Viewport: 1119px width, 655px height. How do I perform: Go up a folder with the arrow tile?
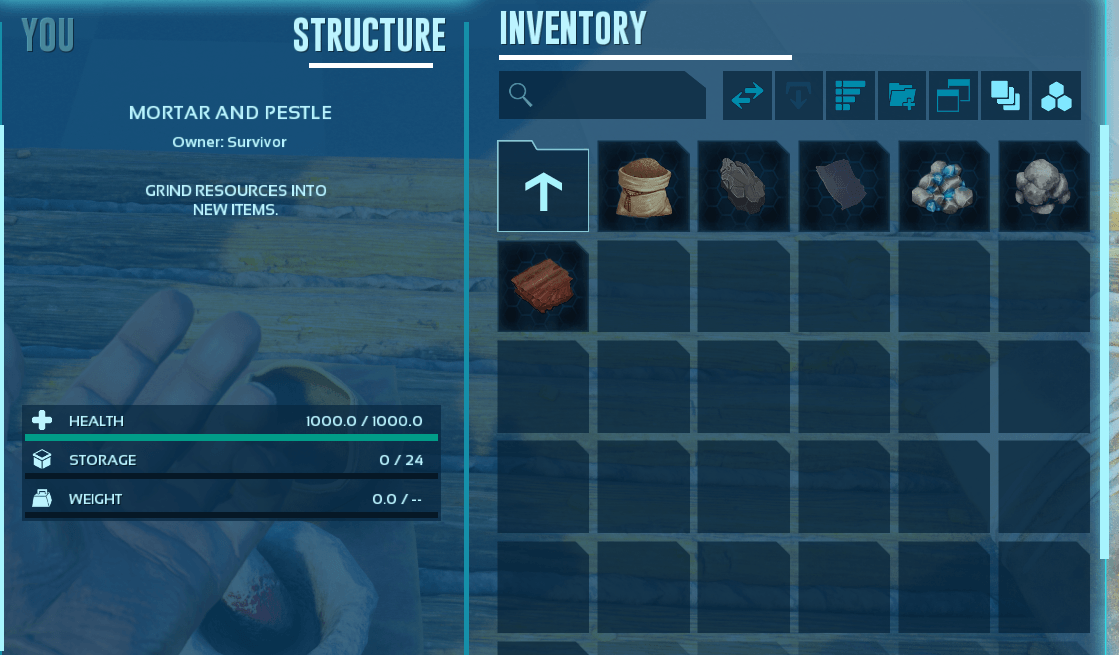coord(543,186)
